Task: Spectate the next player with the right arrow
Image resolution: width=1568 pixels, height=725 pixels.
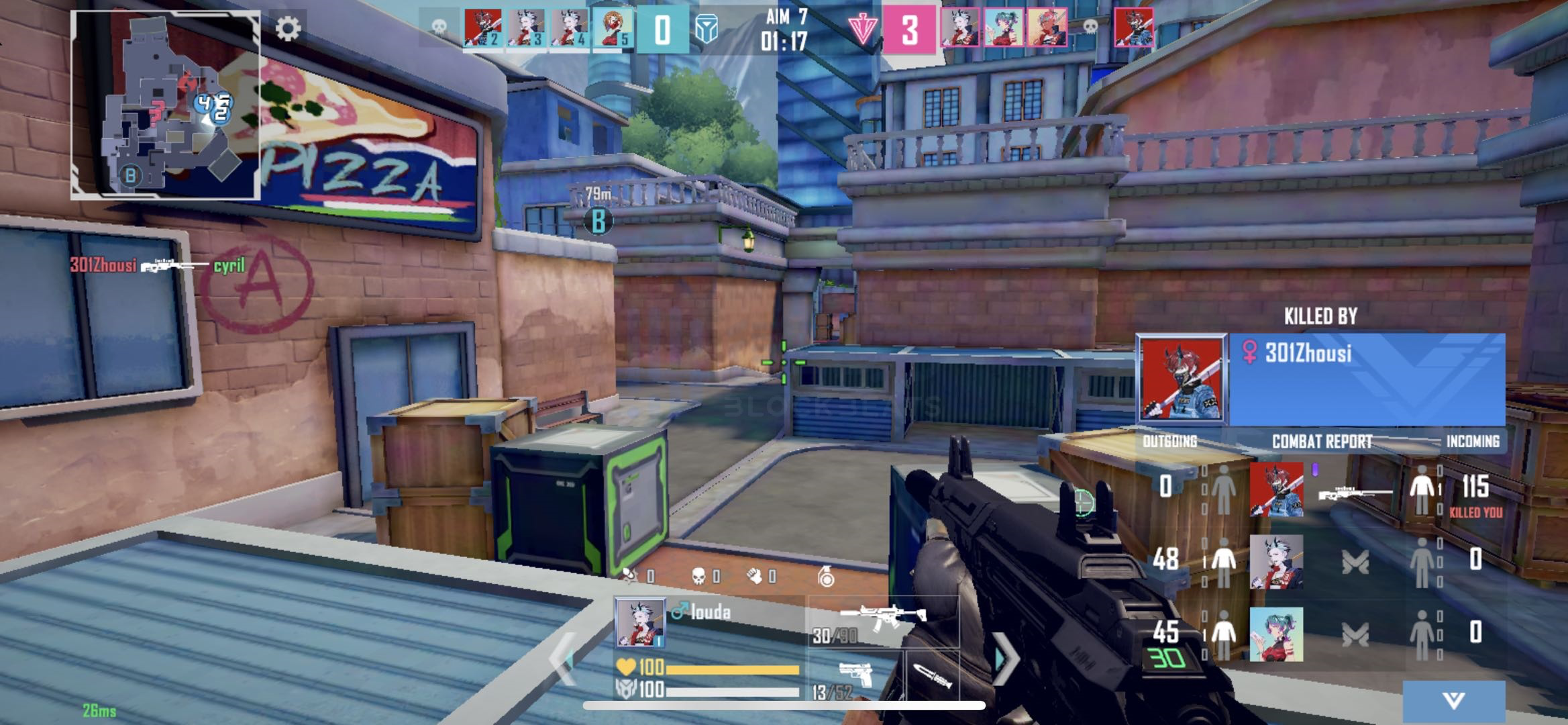Action: [1004, 659]
